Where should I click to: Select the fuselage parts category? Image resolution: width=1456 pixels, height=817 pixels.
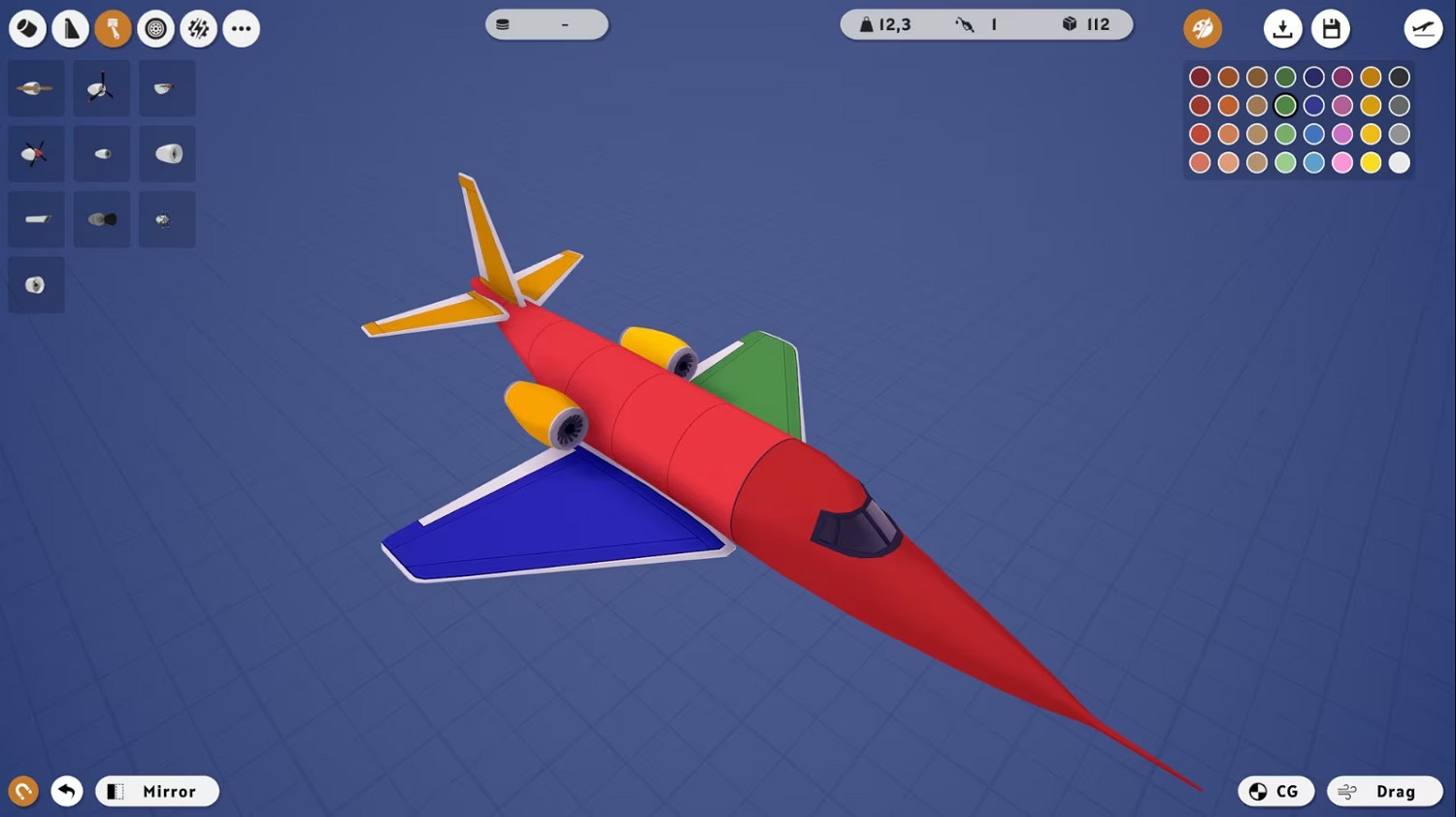click(27, 28)
